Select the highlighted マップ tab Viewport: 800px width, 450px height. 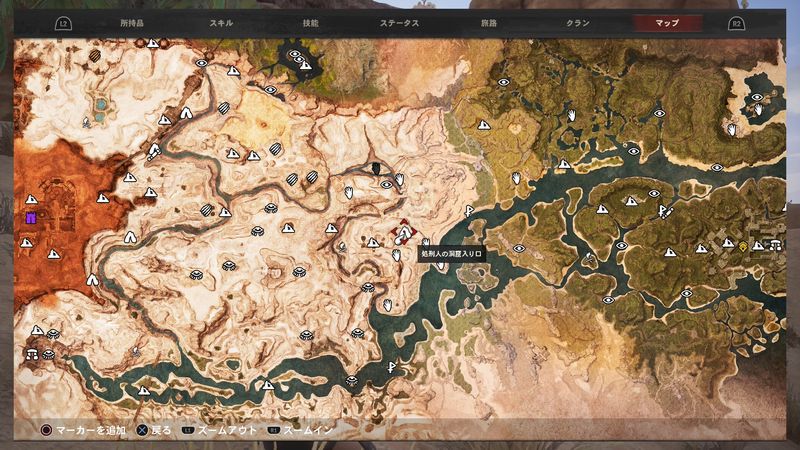pos(668,22)
